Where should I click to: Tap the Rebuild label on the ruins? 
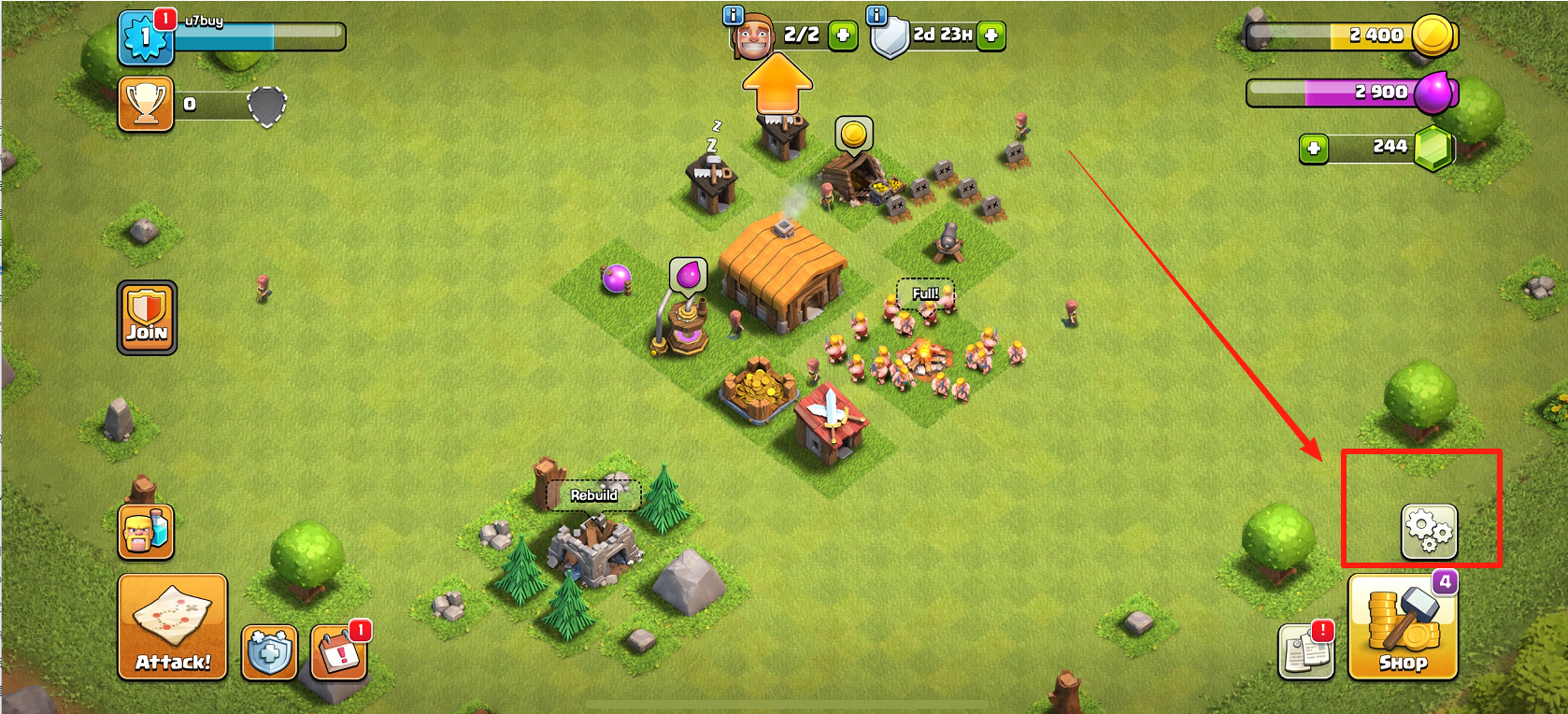594,495
